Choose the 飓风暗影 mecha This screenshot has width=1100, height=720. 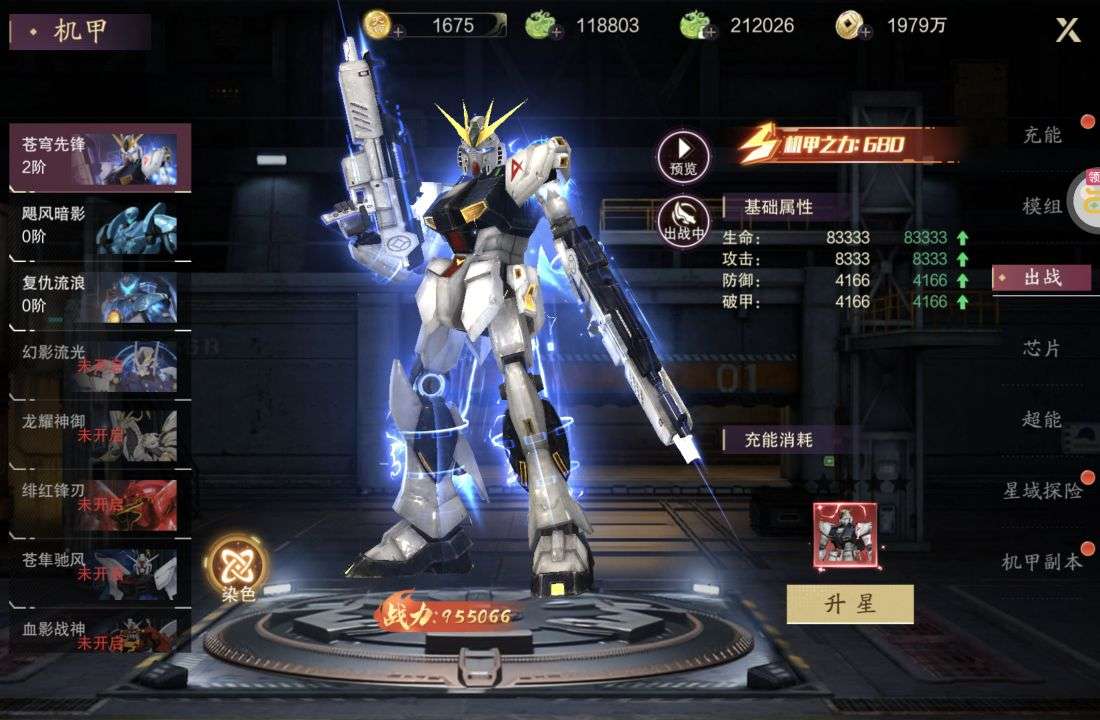point(100,226)
